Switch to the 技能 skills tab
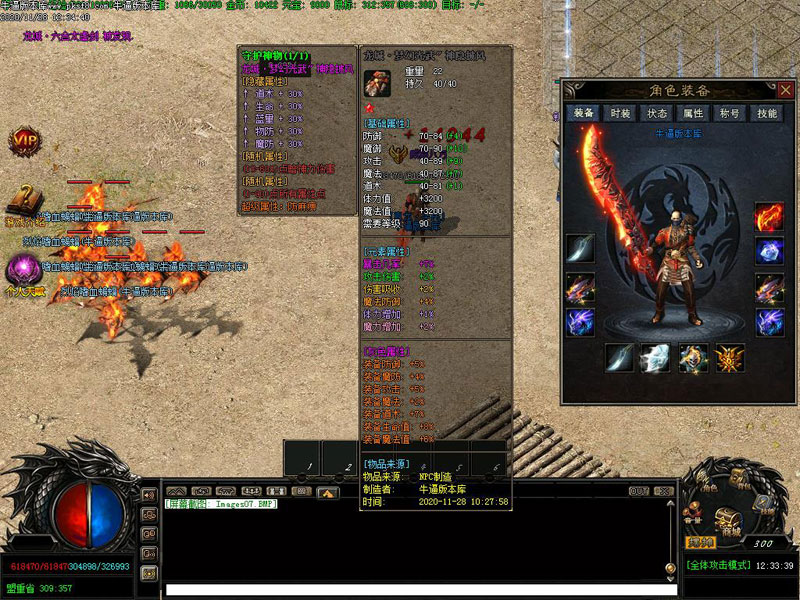 click(766, 113)
